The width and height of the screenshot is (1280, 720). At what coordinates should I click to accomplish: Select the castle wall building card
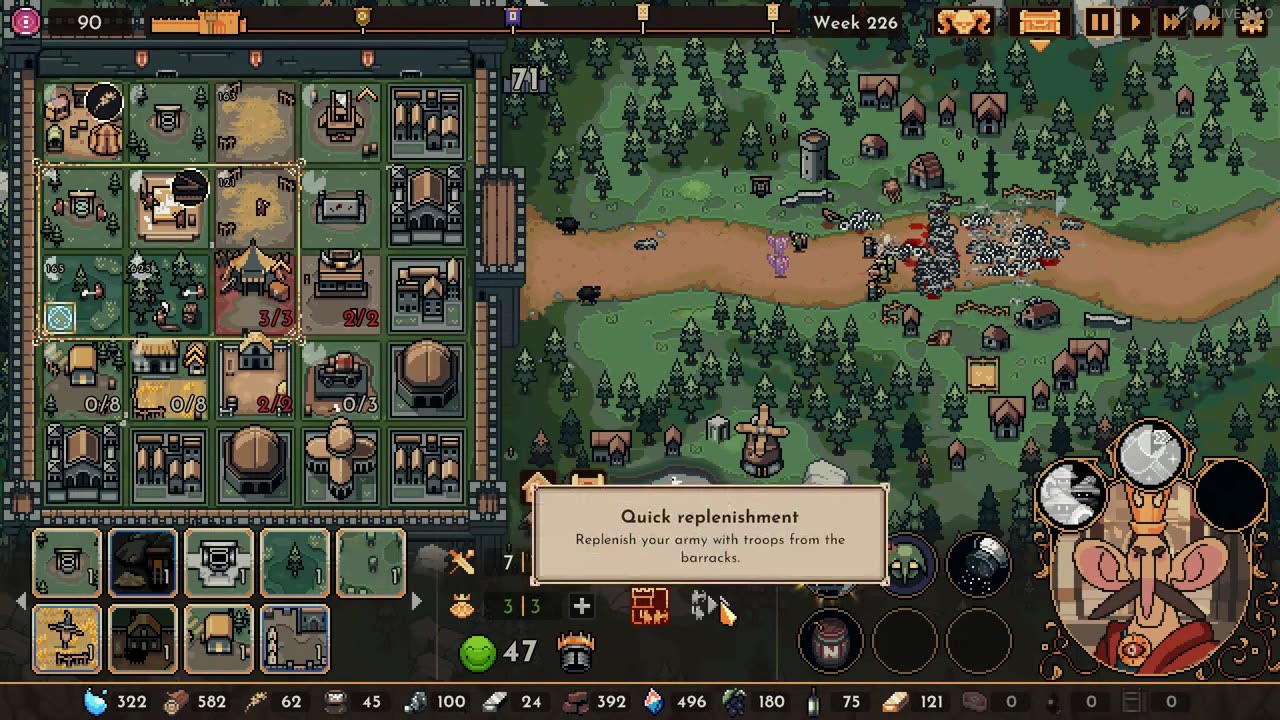pyautogui.click(x=295, y=639)
